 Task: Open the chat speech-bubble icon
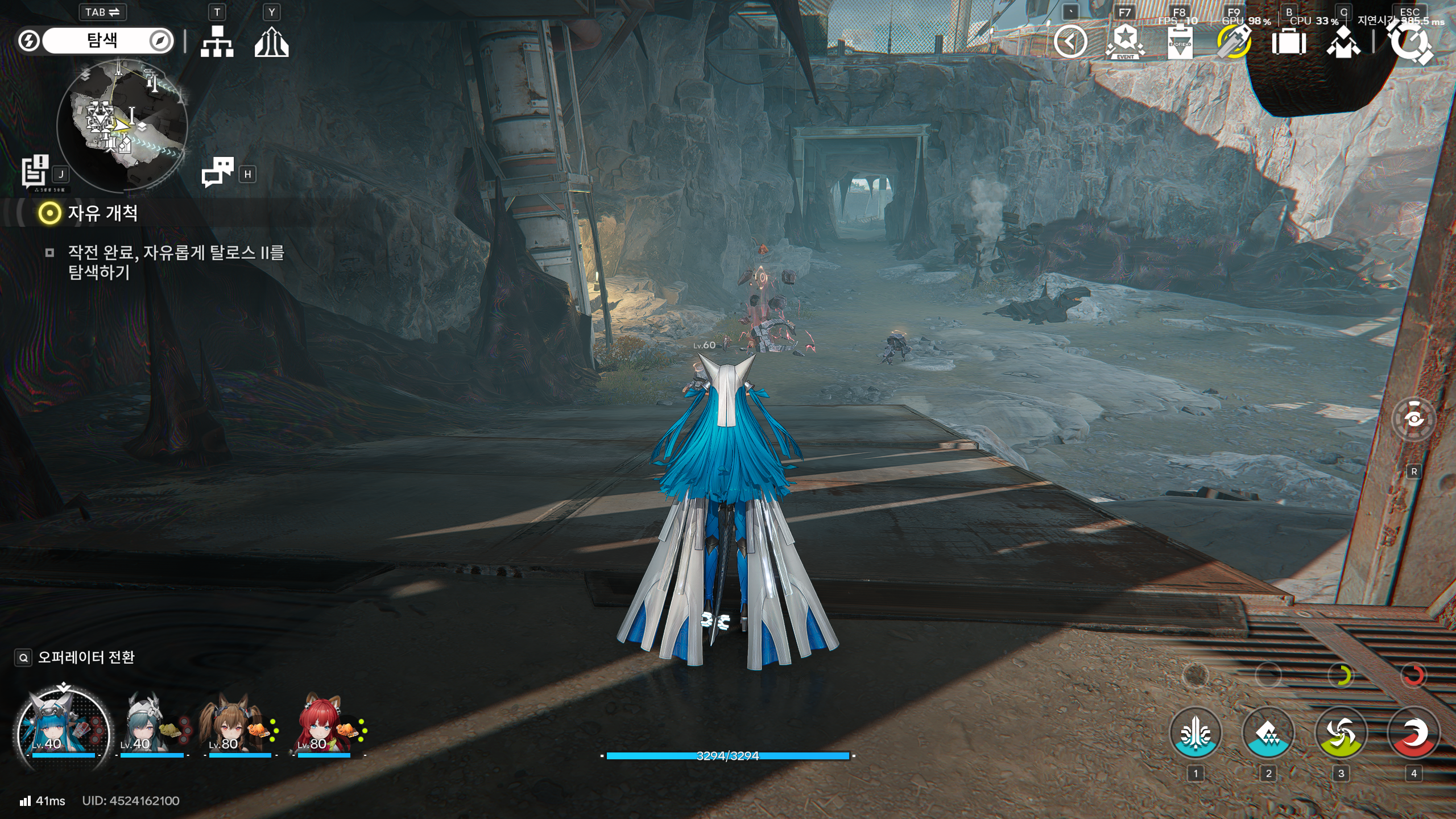point(217,172)
